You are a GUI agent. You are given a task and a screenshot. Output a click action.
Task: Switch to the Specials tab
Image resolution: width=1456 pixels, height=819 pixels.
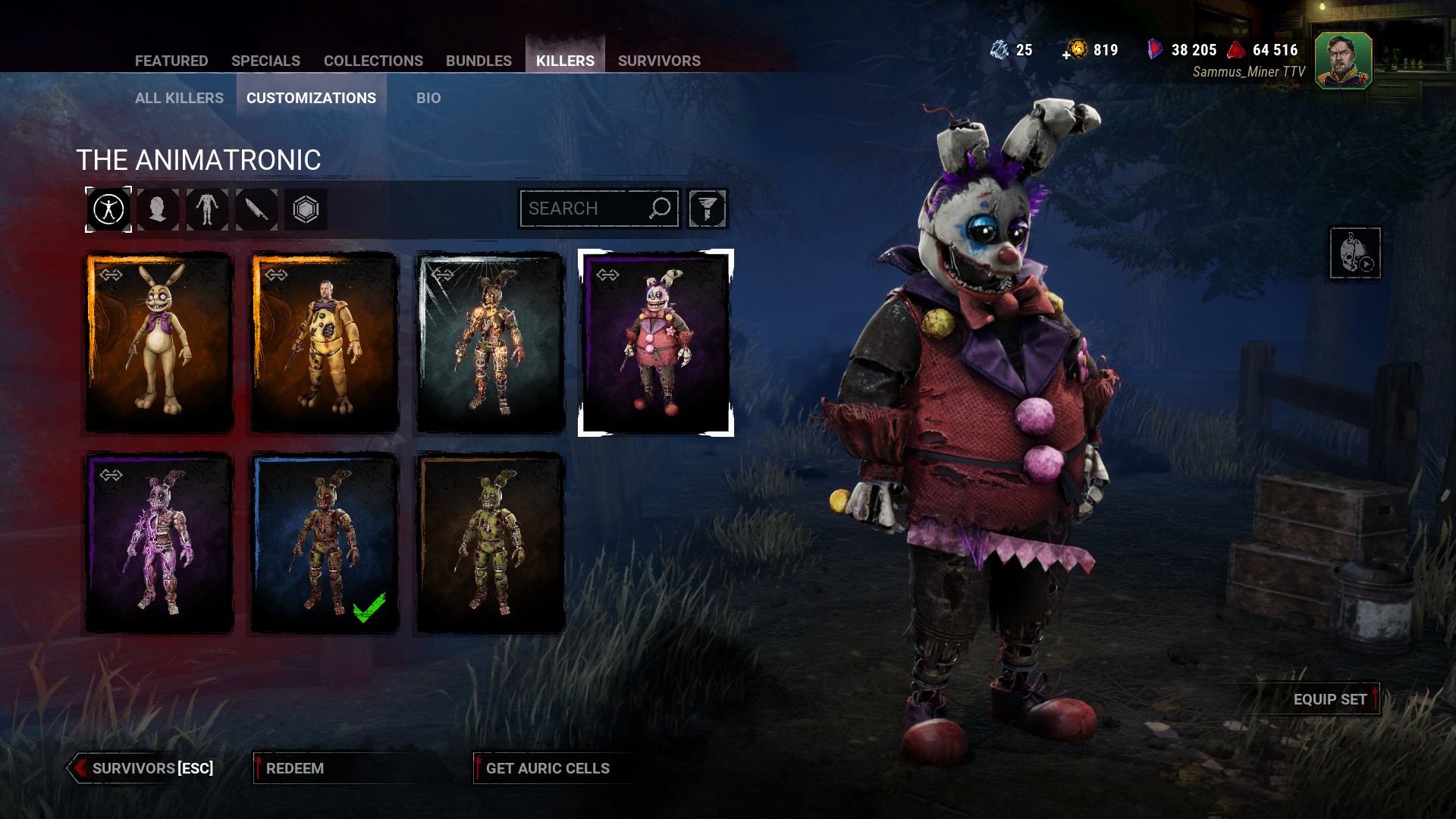pos(265,61)
